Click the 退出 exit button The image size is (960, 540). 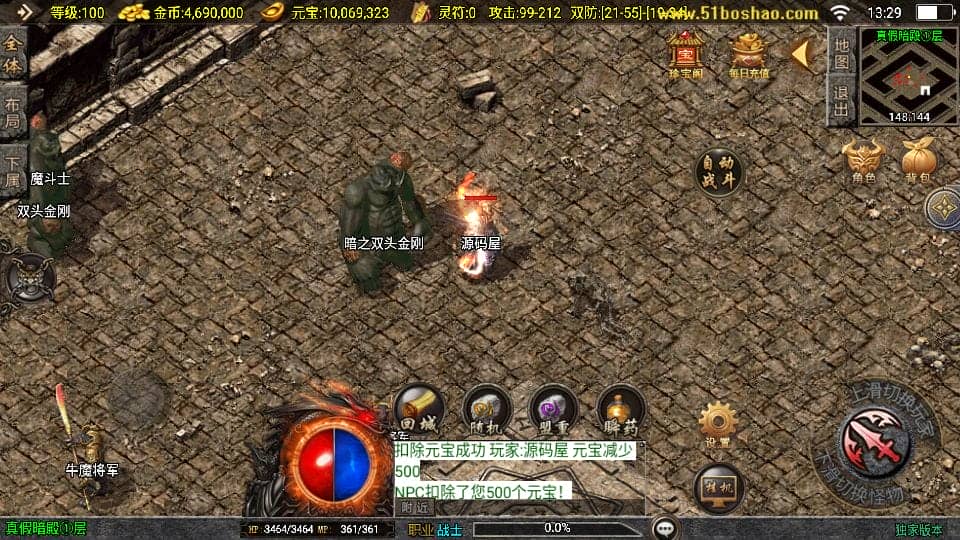tap(842, 102)
